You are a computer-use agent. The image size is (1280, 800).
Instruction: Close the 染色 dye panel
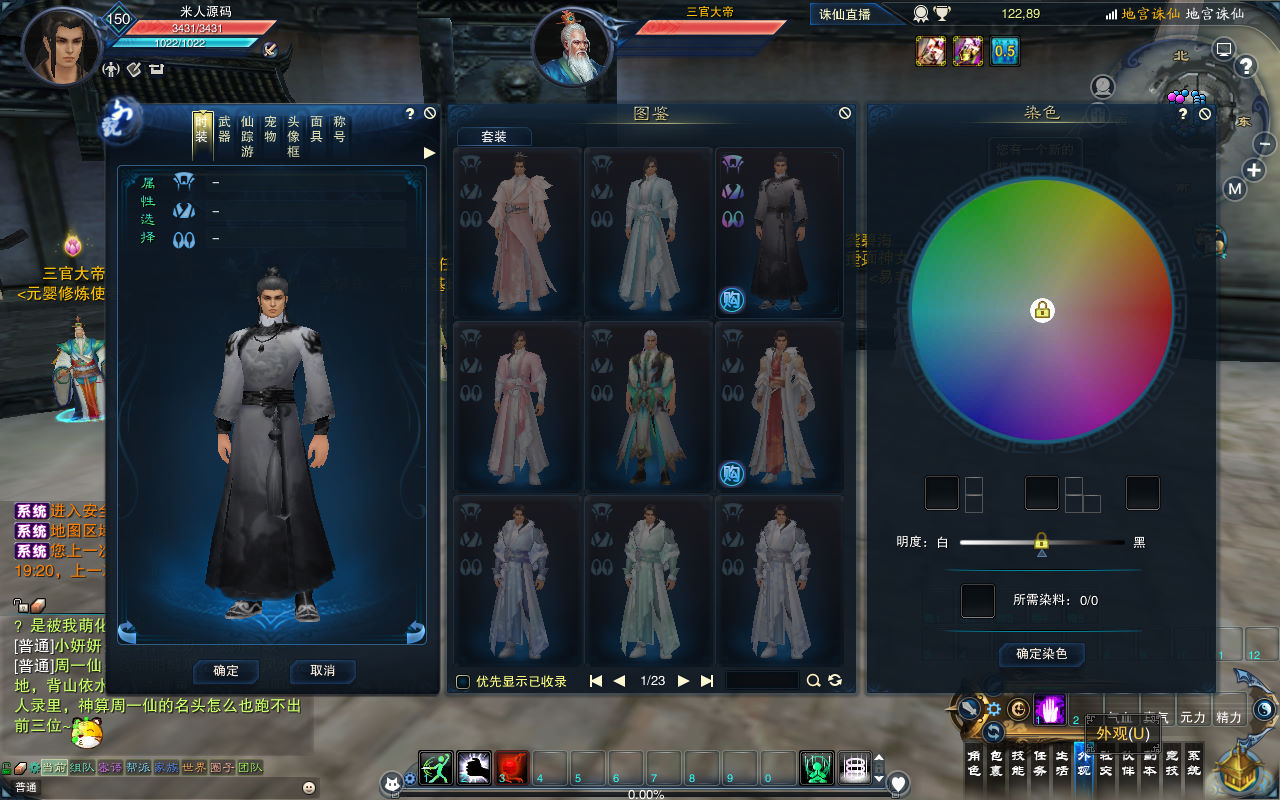pyautogui.click(x=1205, y=114)
